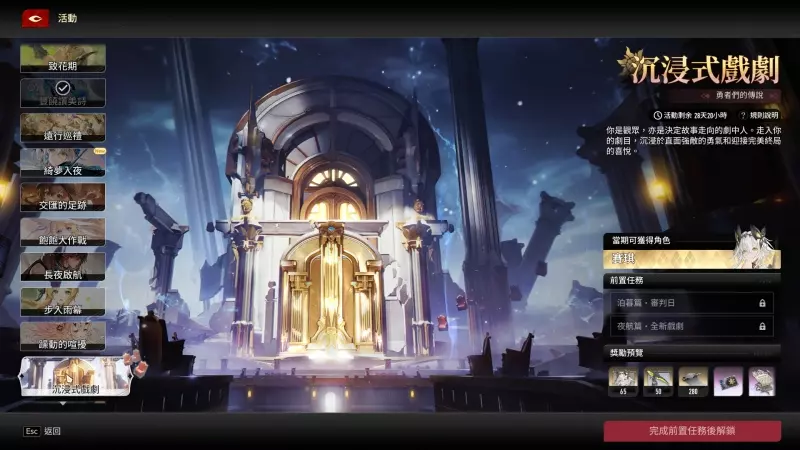Image resolution: width=800 pixels, height=450 pixels.
Task: View the obtainable character 賽琪 banner
Action: 691,259
